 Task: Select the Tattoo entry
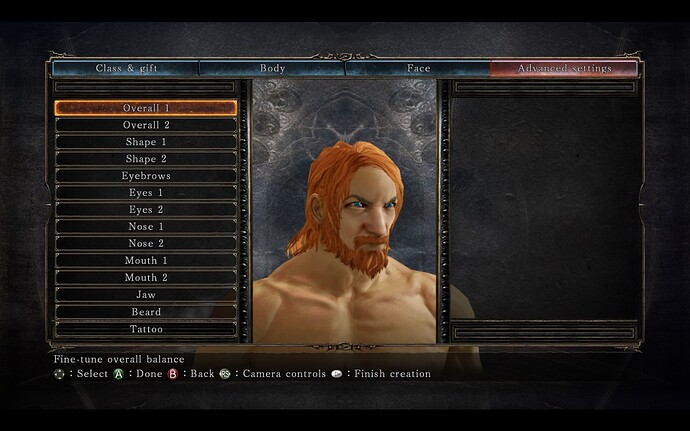pyautogui.click(x=146, y=329)
